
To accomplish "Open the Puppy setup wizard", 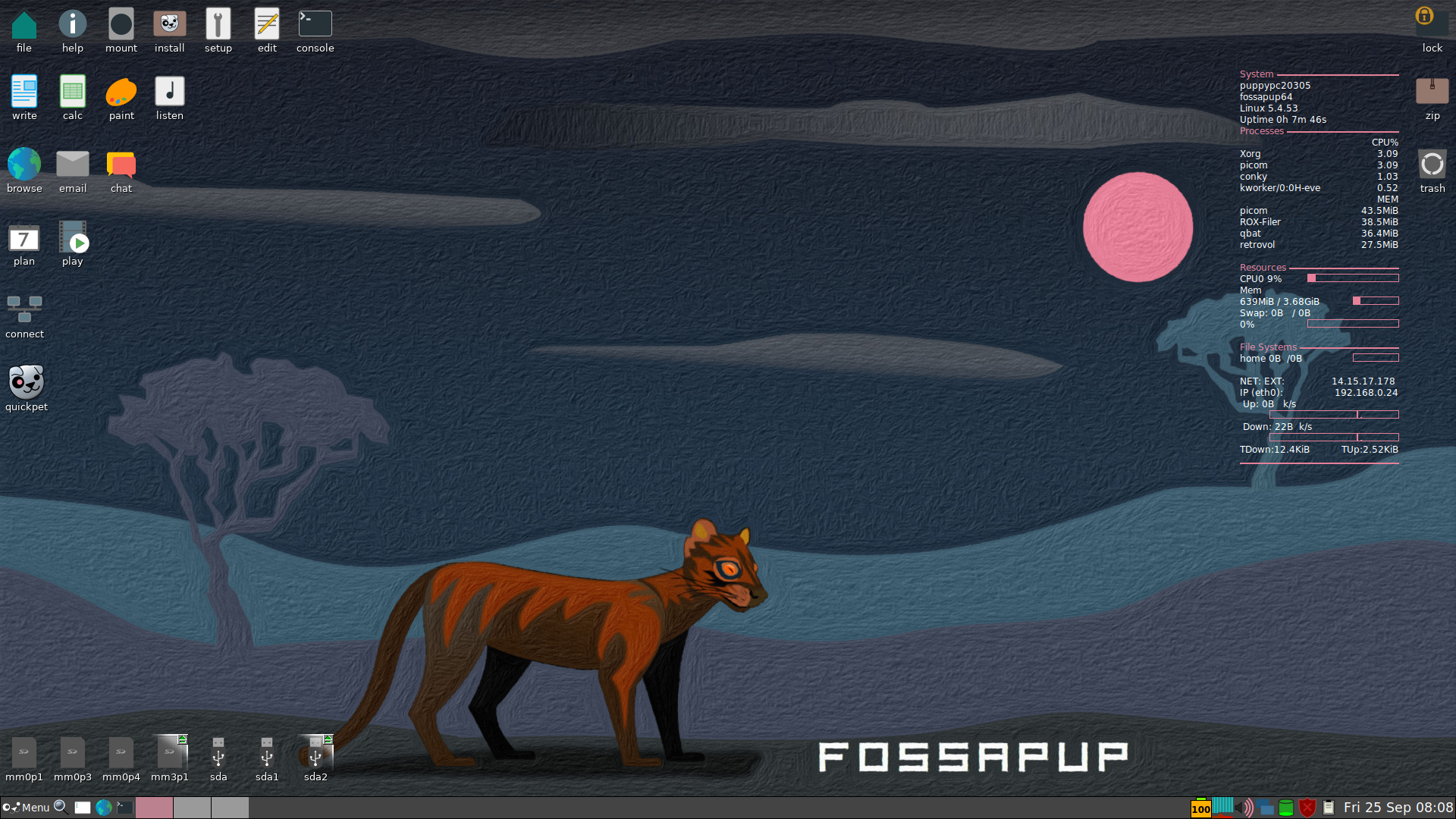I will (x=218, y=24).
